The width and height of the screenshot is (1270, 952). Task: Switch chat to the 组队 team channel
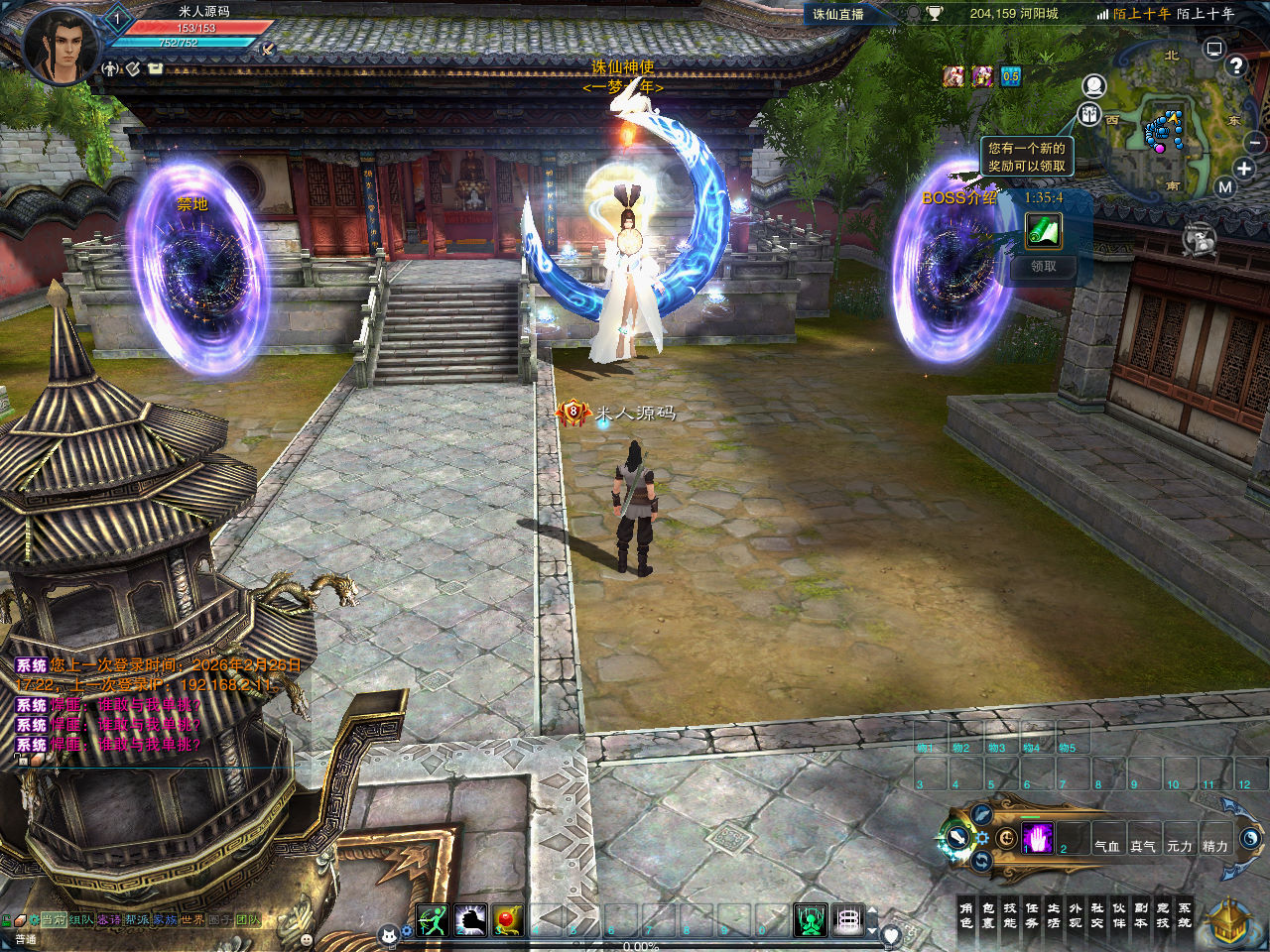point(81,920)
